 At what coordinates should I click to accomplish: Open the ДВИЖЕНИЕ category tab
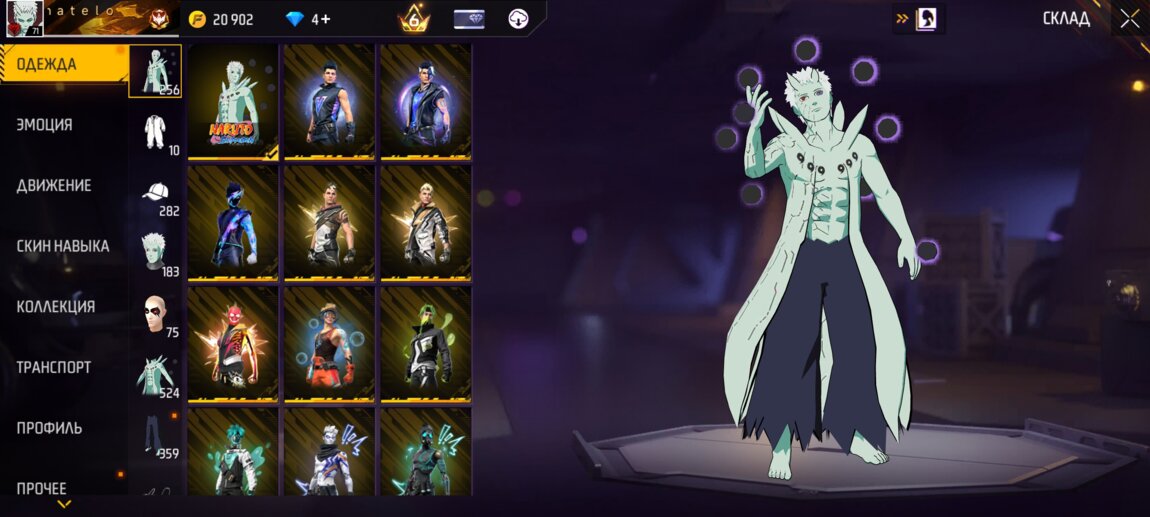pyautogui.click(x=54, y=186)
